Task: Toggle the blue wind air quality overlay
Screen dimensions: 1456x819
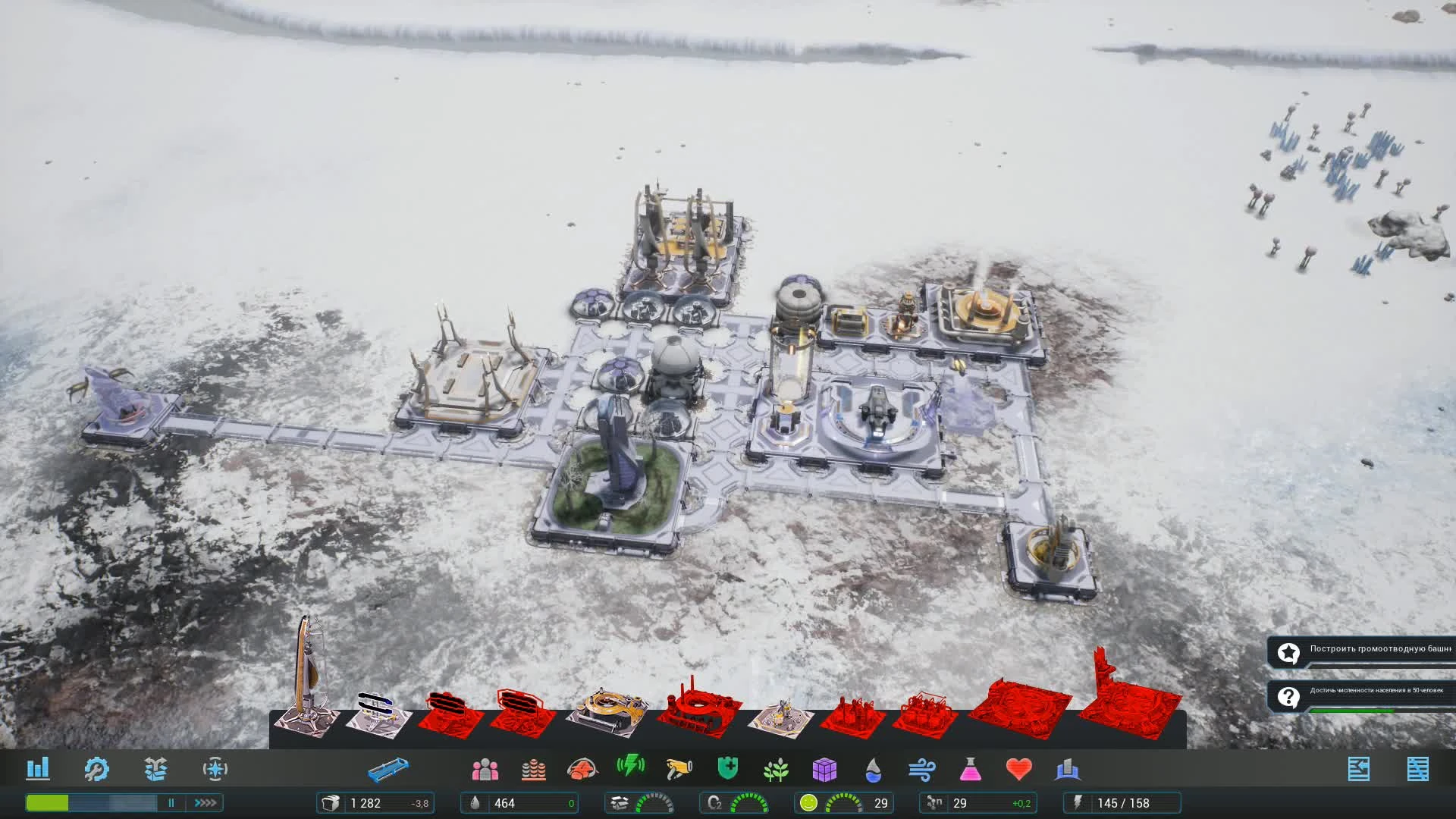Action: click(x=922, y=769)
